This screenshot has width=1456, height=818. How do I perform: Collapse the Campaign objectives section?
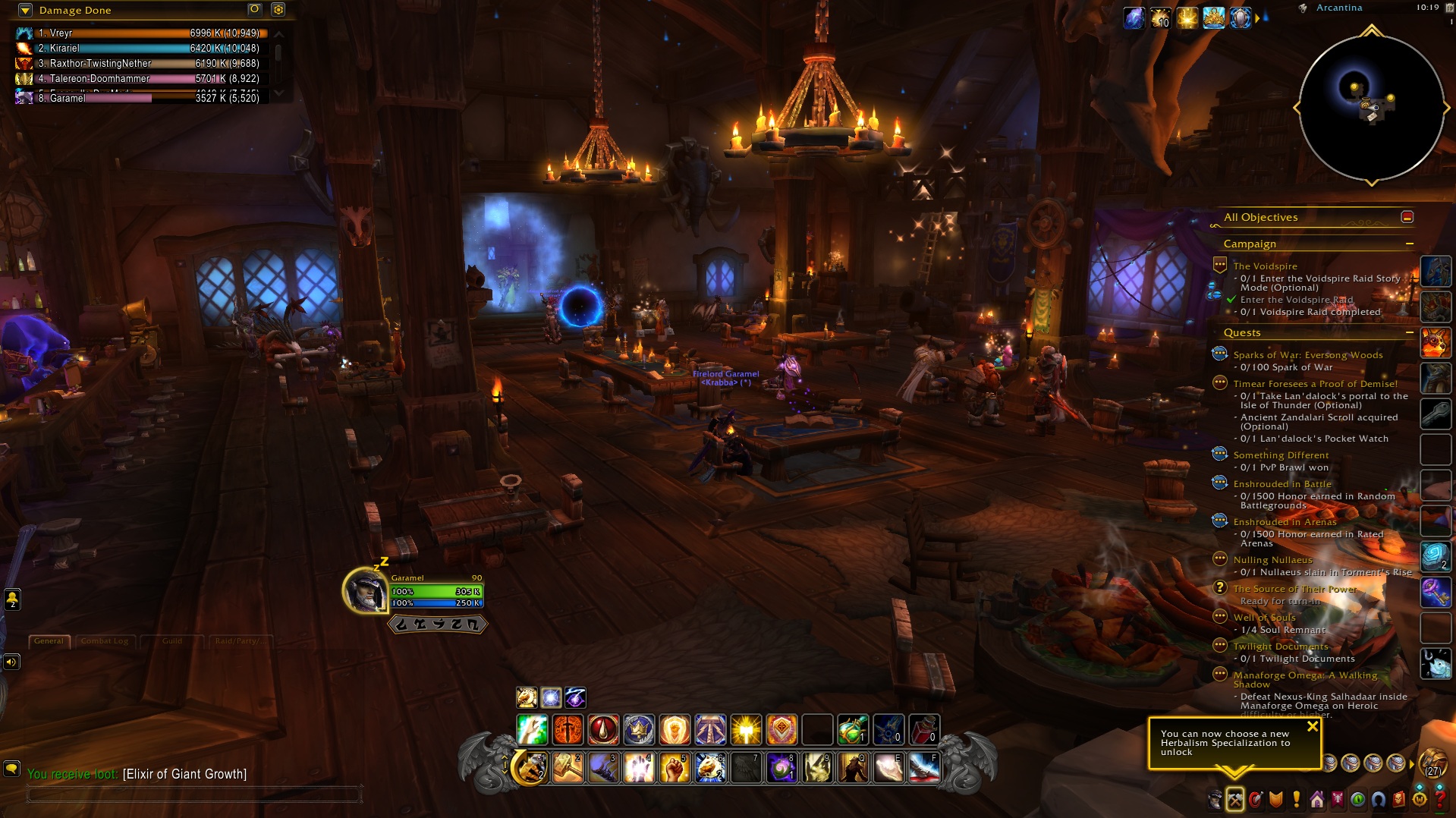1409,244
